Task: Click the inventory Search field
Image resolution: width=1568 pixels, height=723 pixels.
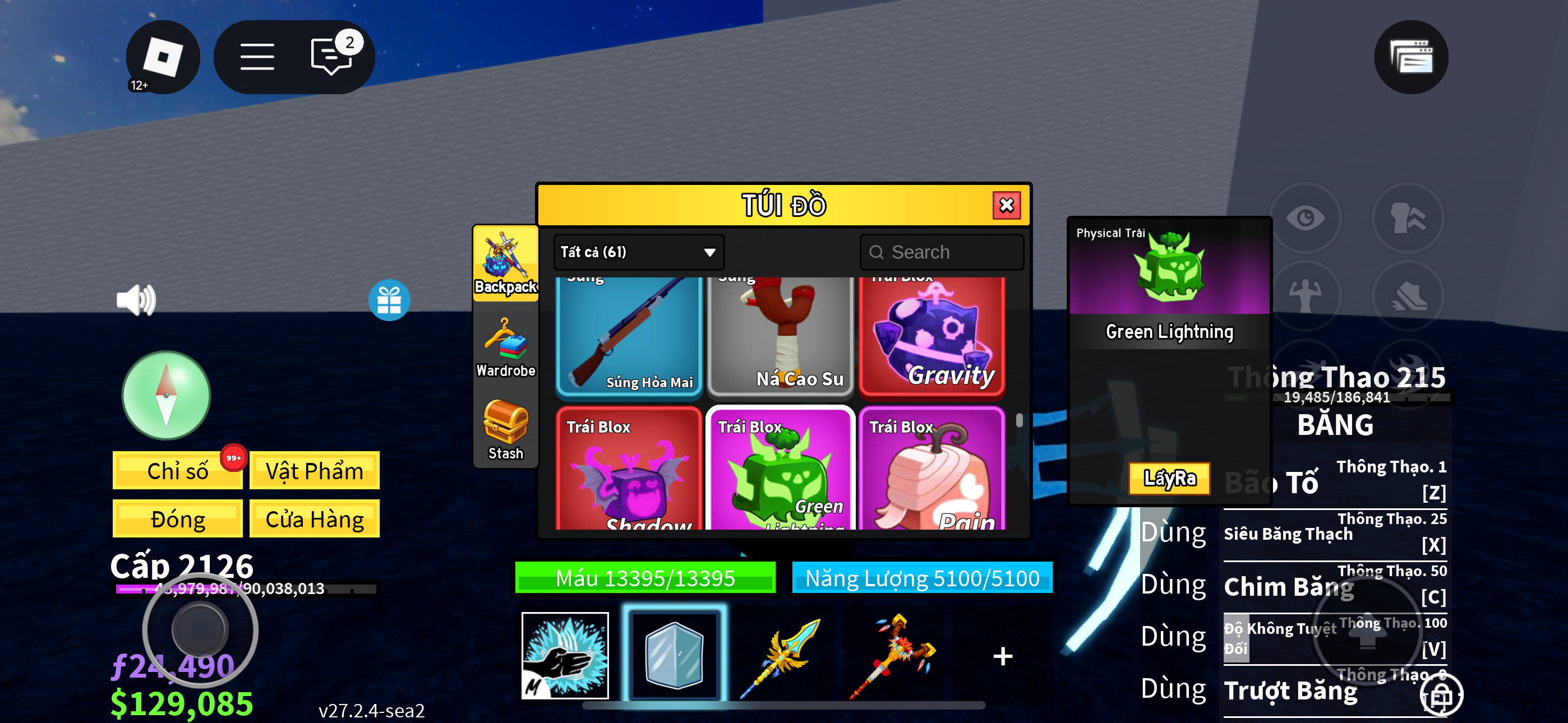Action: 942,252
